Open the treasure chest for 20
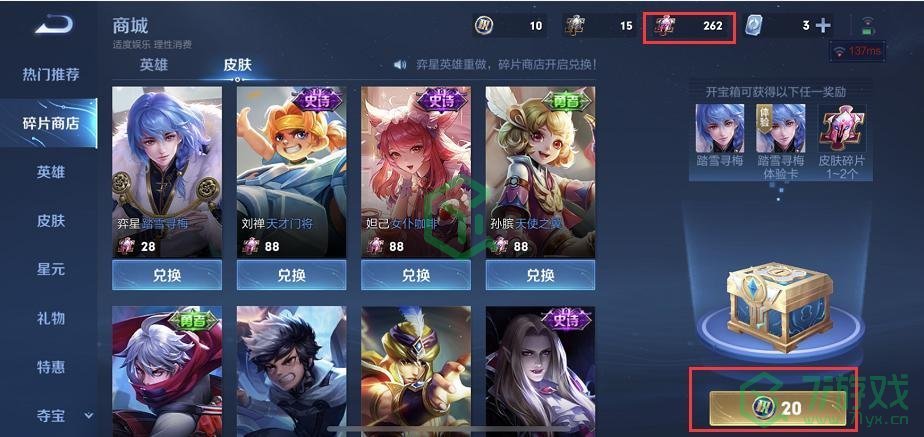Viewport: 924px width, 437px height. click(777, 408)
